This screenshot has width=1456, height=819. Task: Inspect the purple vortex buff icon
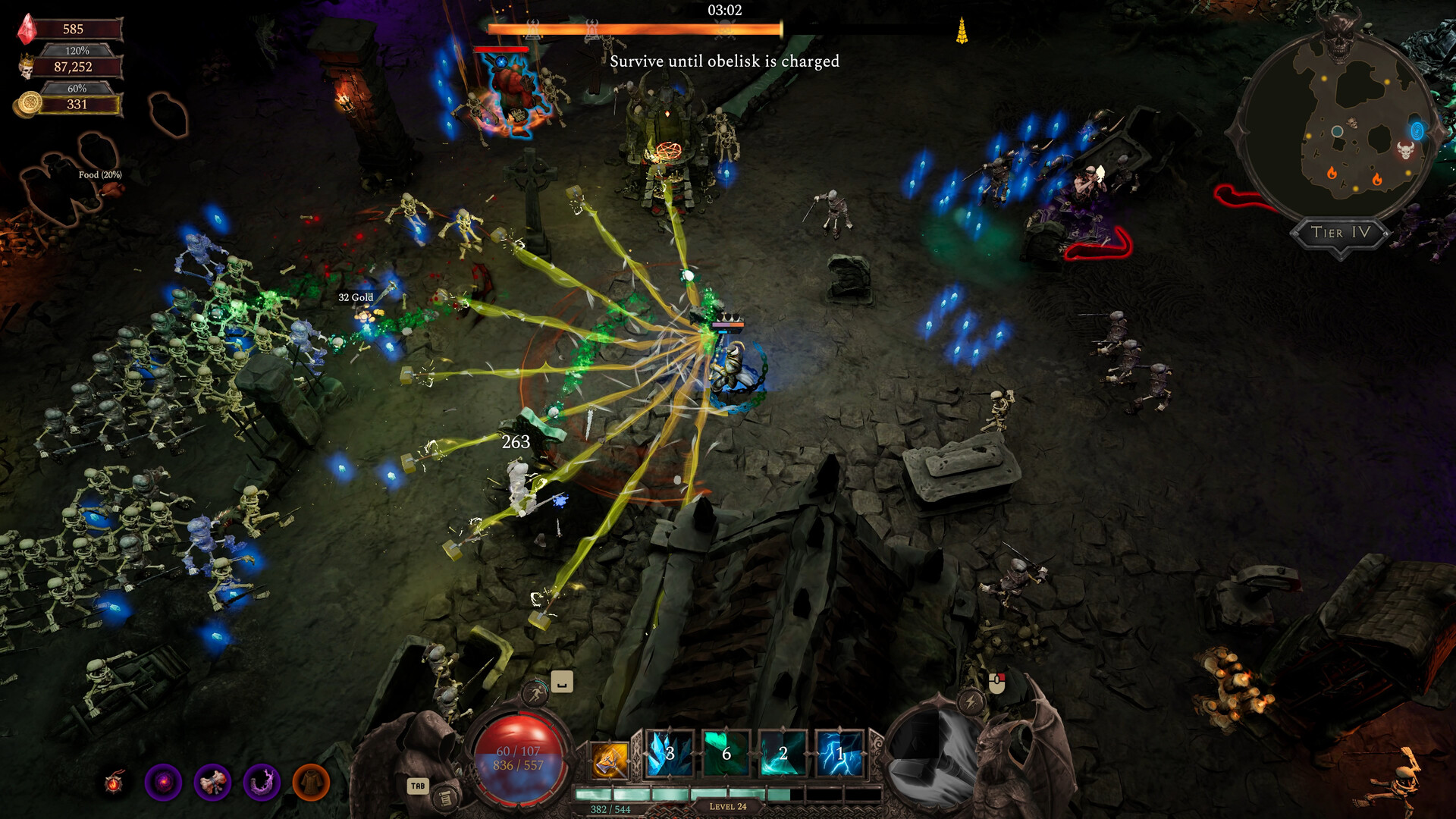[163, 783]
